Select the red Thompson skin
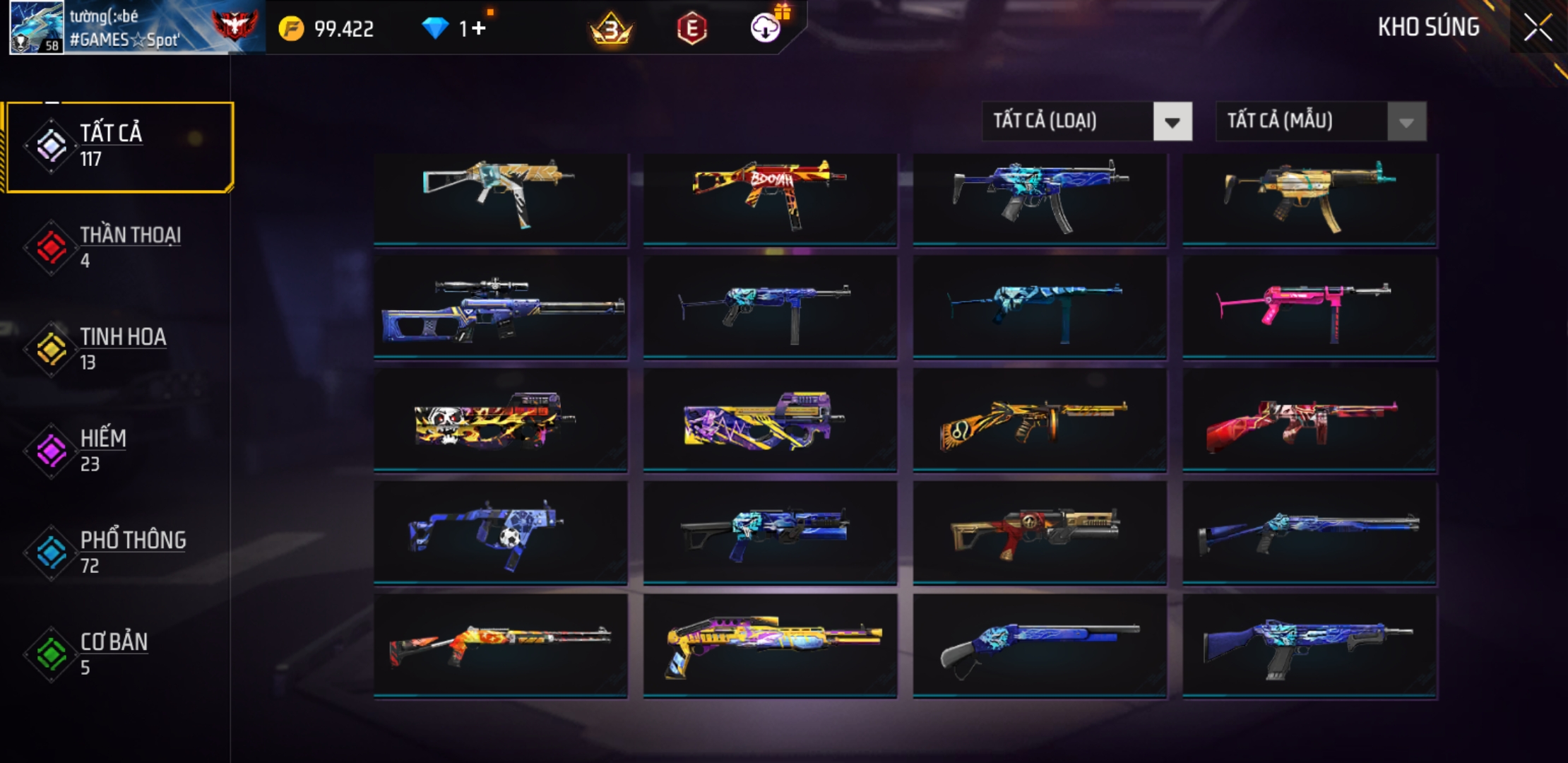Screen dimensions: 1568x763 pos(1309,420)
